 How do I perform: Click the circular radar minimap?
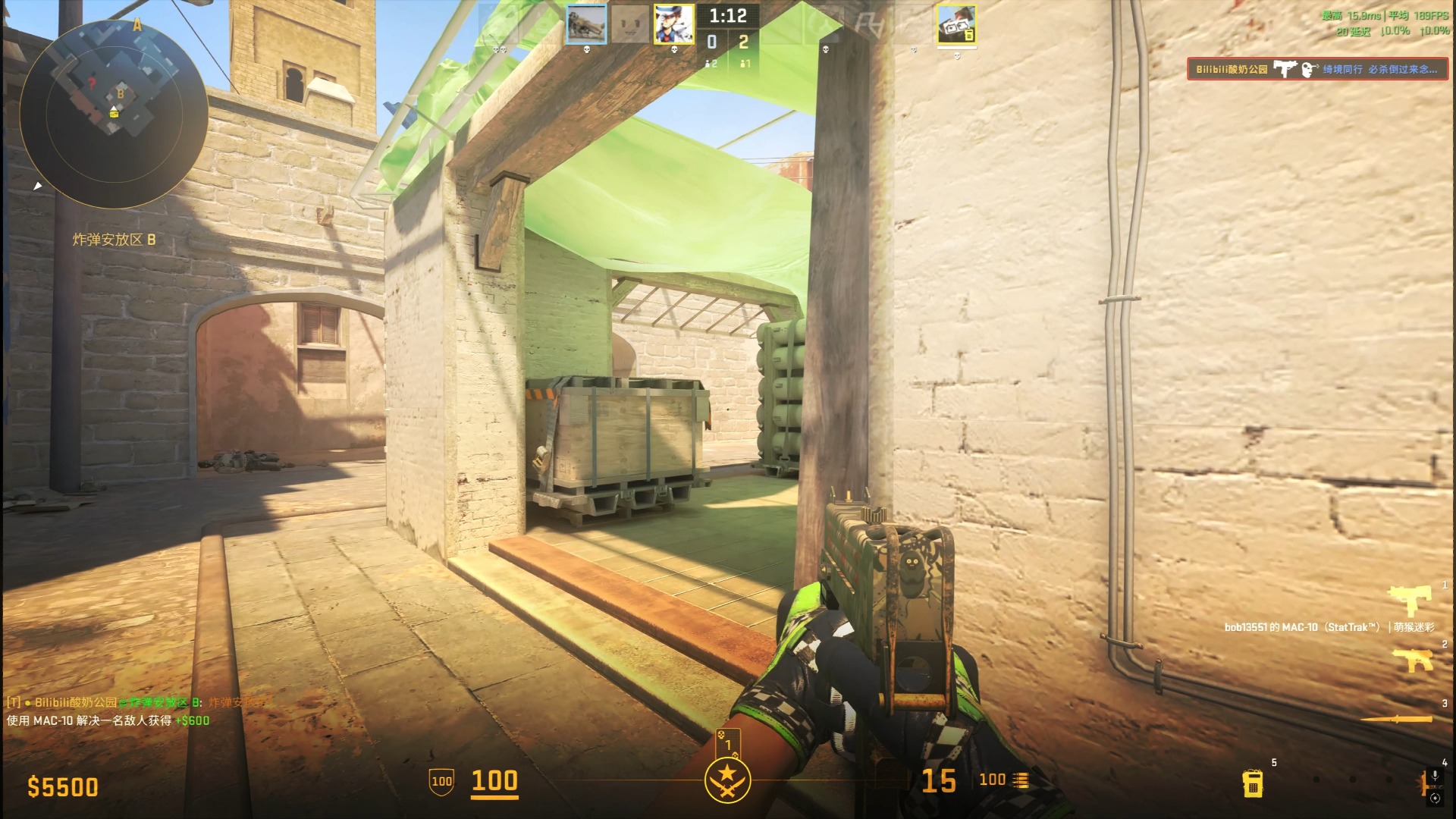point(114,115)
